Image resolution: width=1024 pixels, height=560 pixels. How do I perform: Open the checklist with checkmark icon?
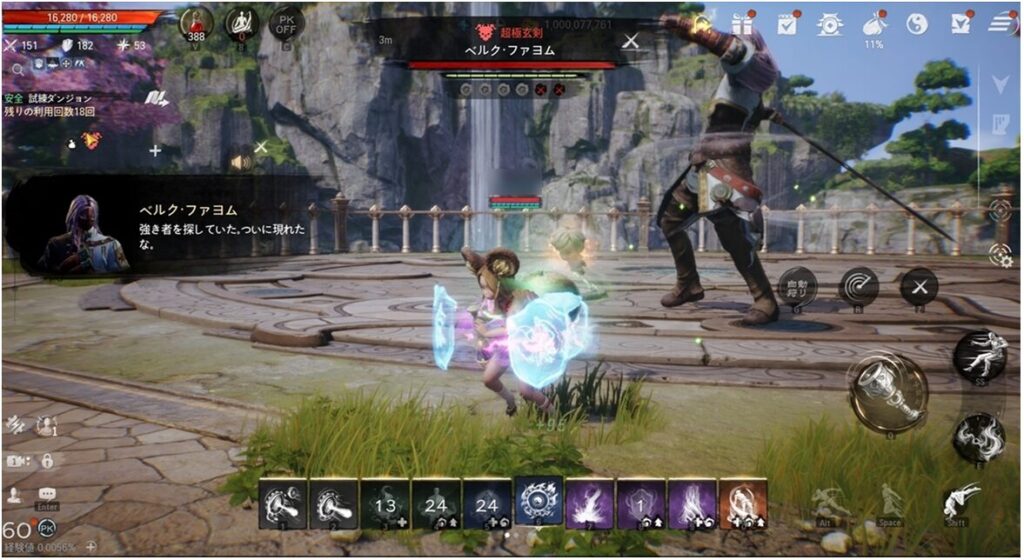787,23
